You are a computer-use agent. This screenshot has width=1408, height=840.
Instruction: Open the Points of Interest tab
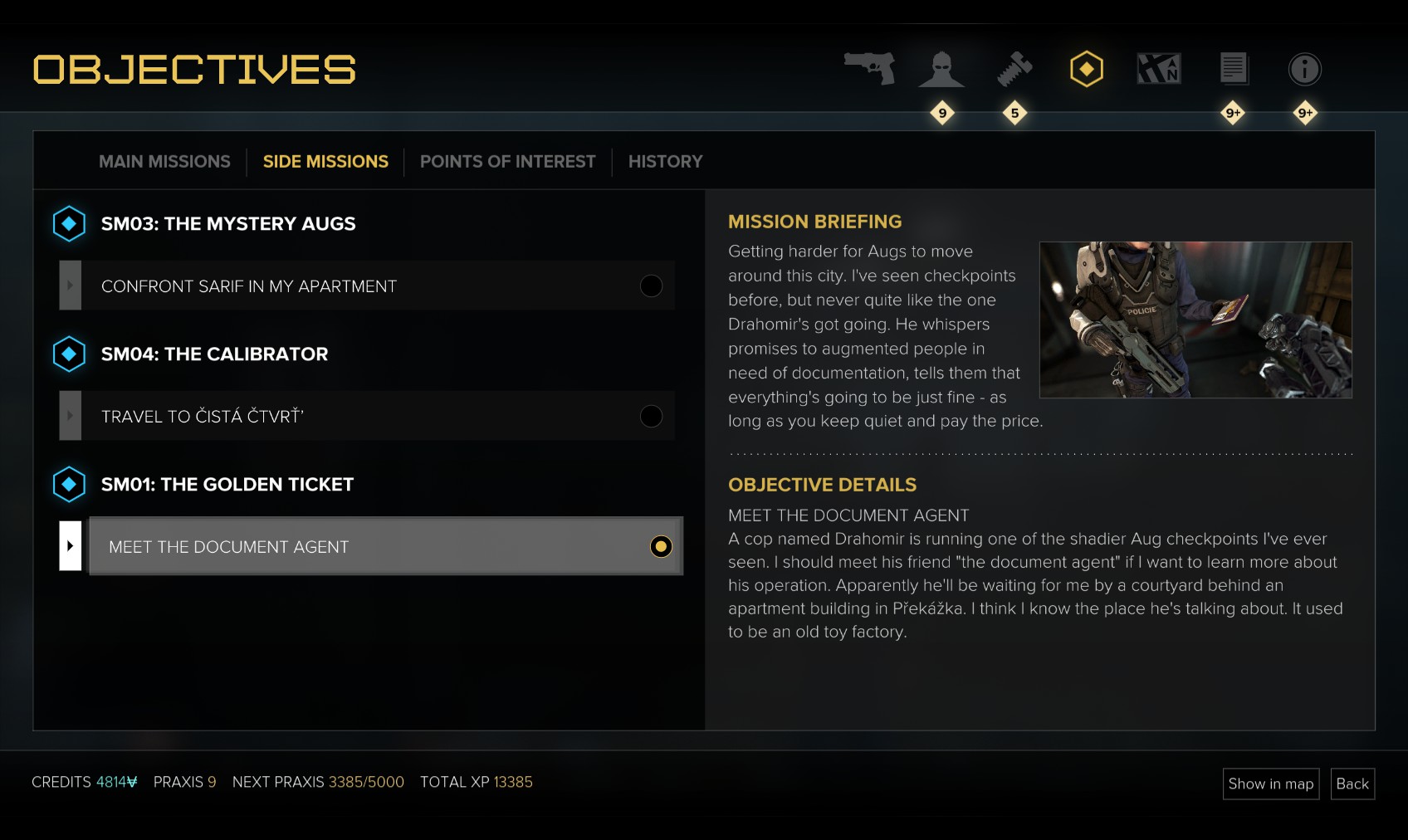click(x=507, y=162)
